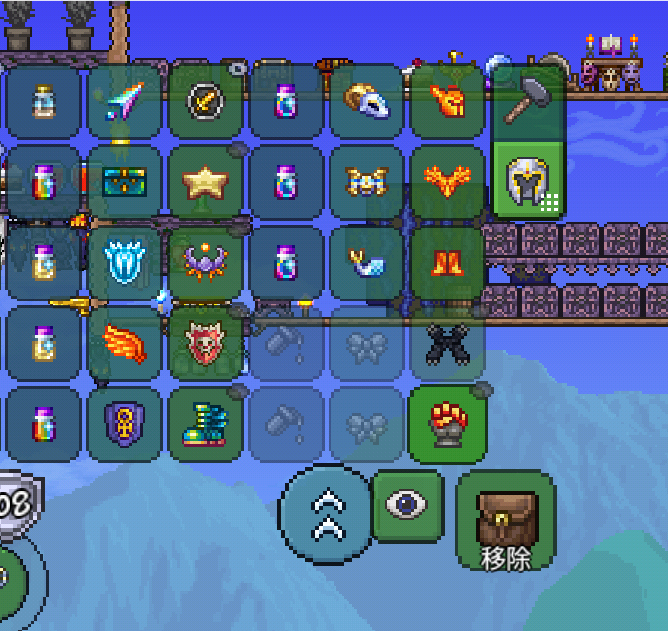
Task: Toggle the eye visibility button
Action: coord(407,505)
